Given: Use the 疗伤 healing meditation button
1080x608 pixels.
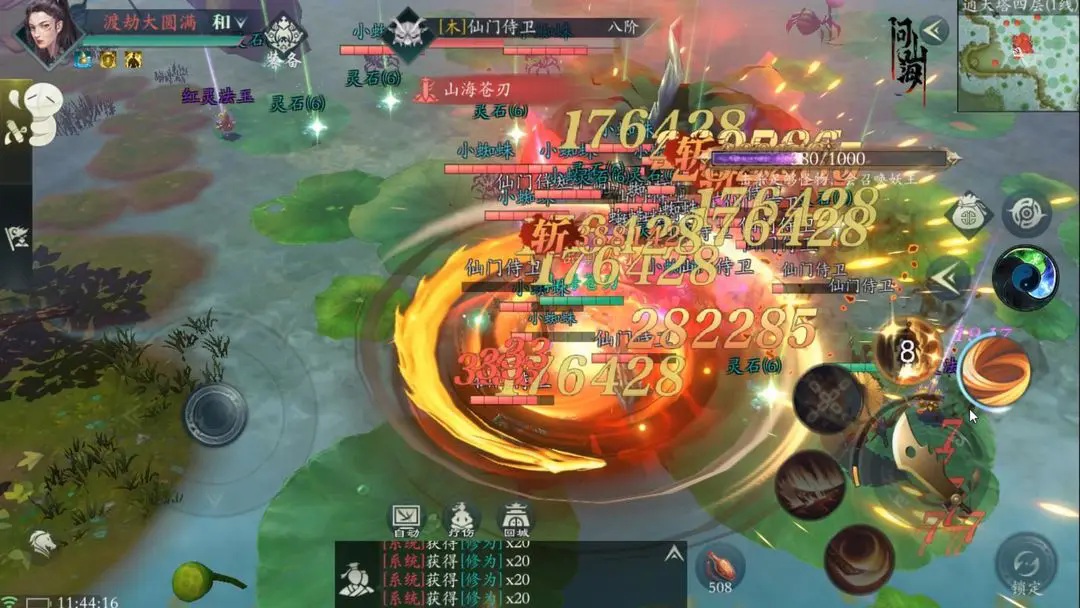Looking at the screenshot, I should [x=461, y=519].
